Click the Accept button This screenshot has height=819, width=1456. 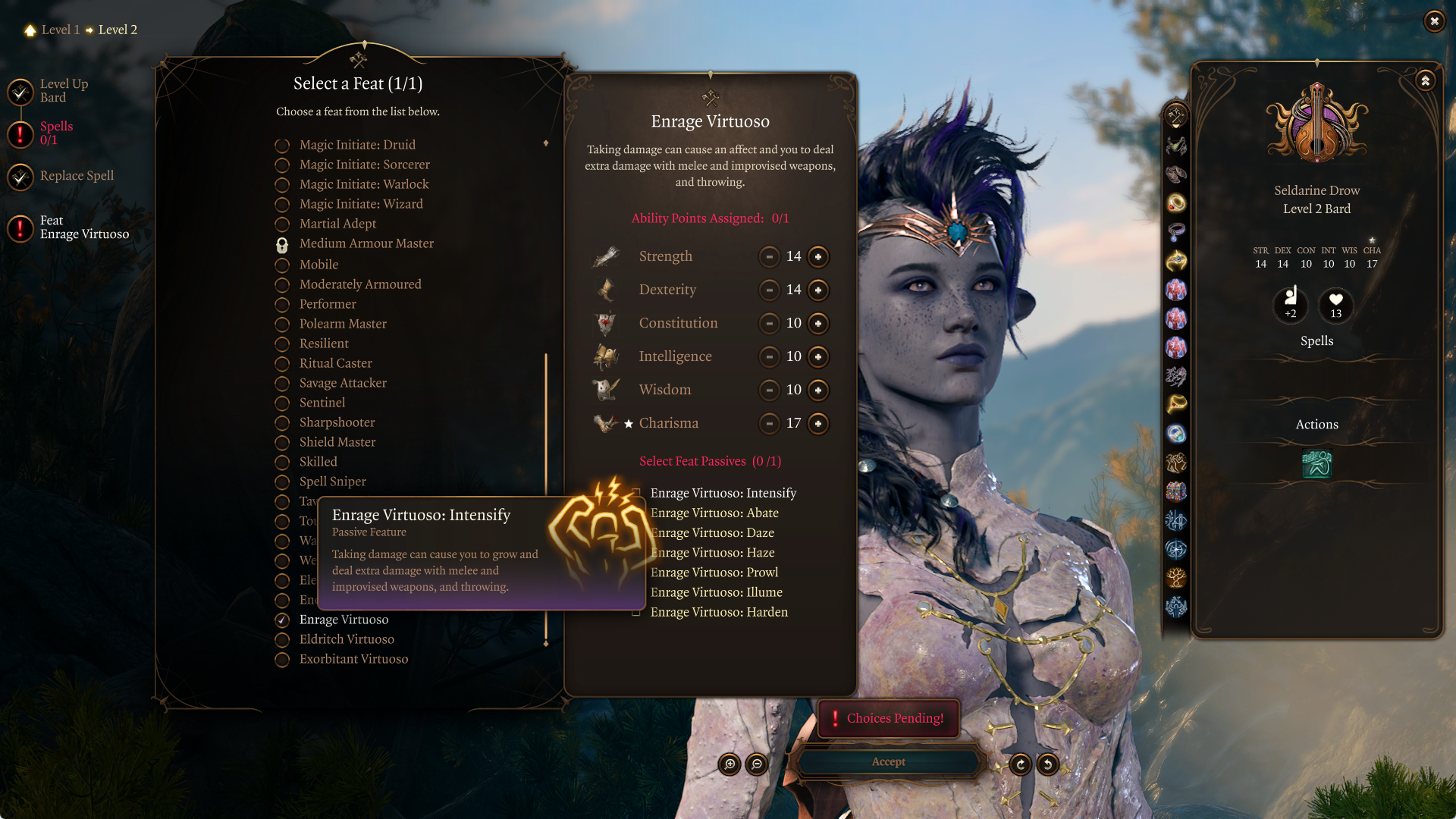pyautogui.click(x=888, y=762)
